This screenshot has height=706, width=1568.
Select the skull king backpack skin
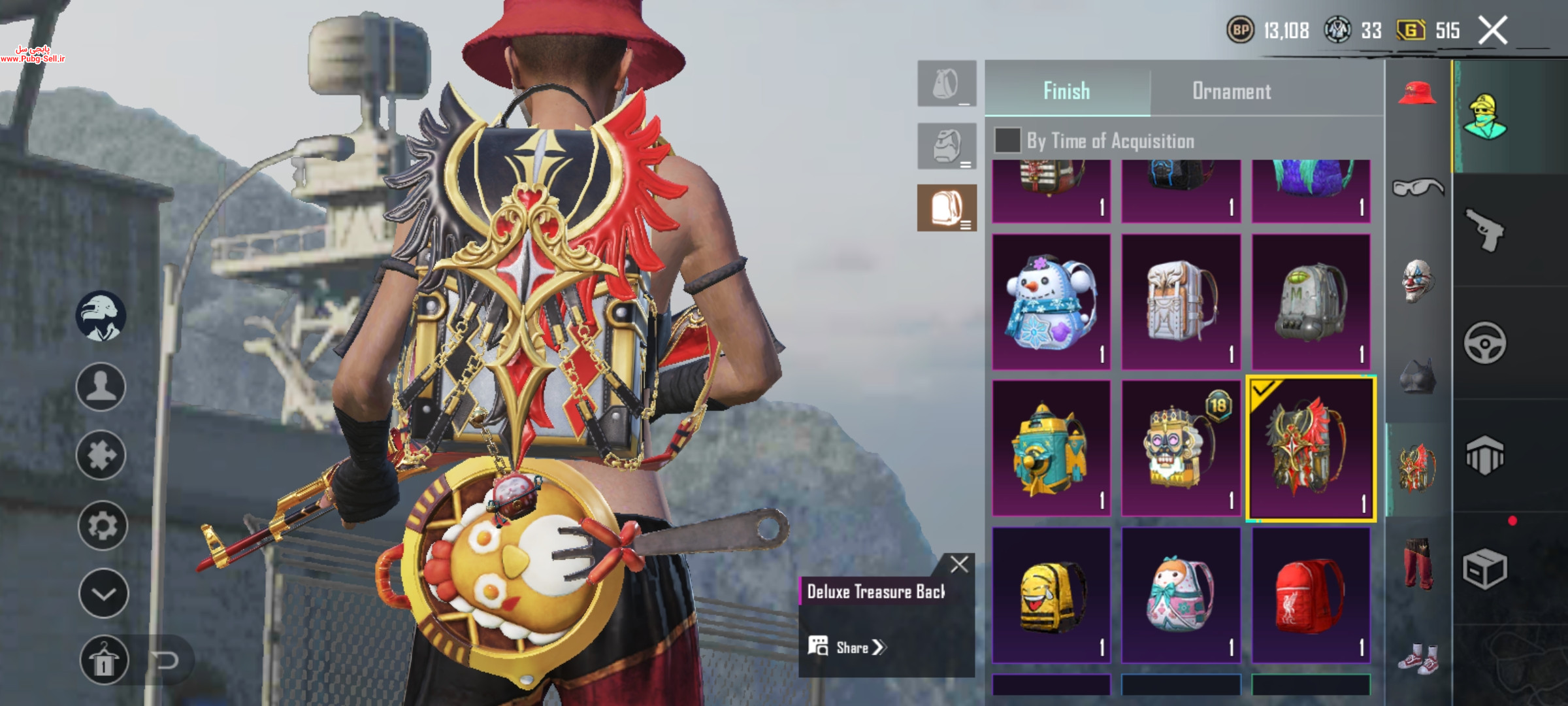[1181, 448]
